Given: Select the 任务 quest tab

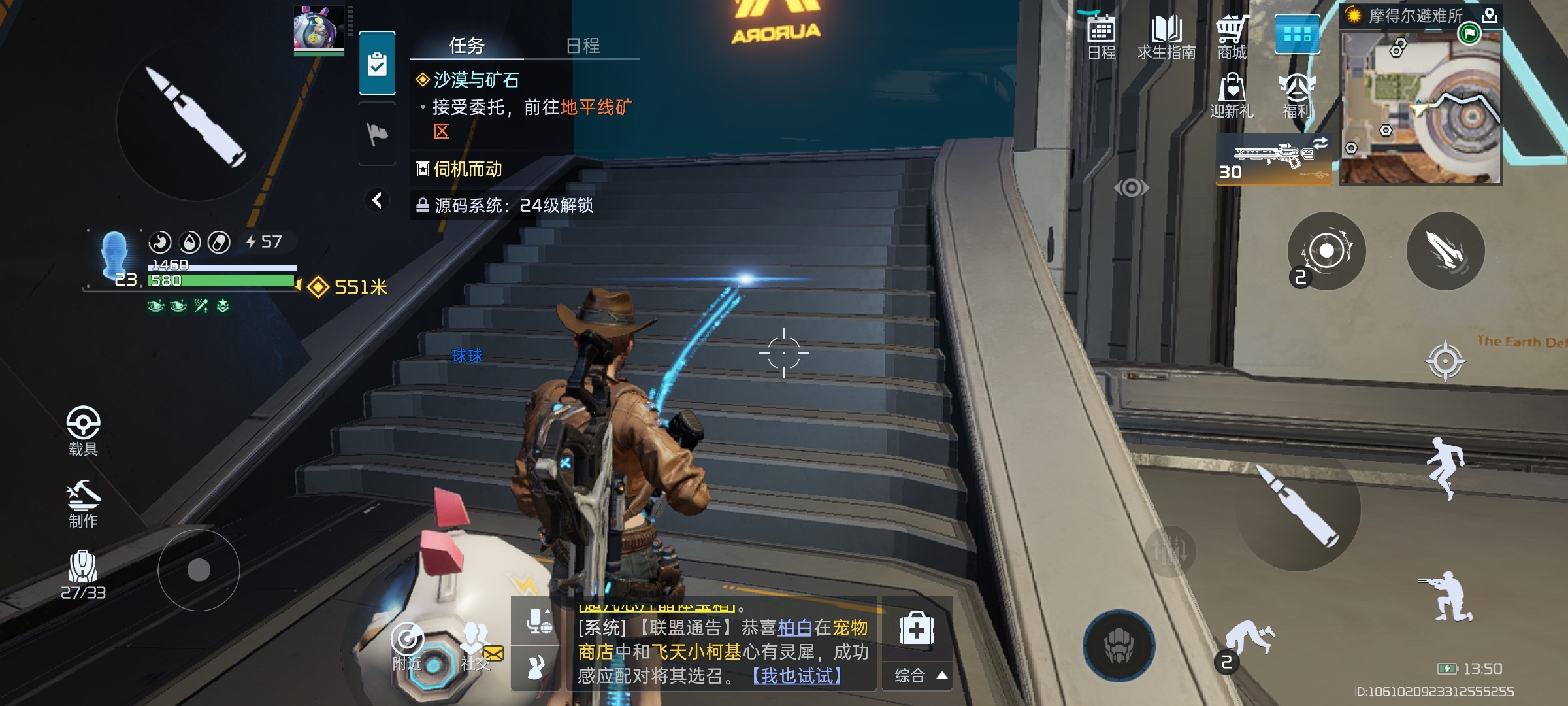Looking at the screenshot, I should pos(466,45).
